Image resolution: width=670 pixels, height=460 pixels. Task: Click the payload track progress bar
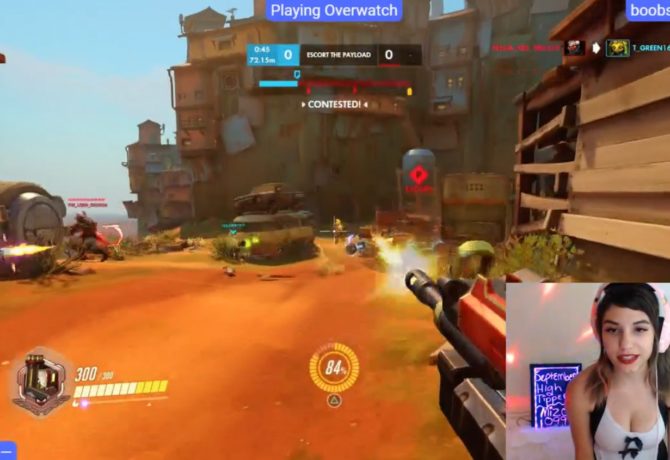334,85
